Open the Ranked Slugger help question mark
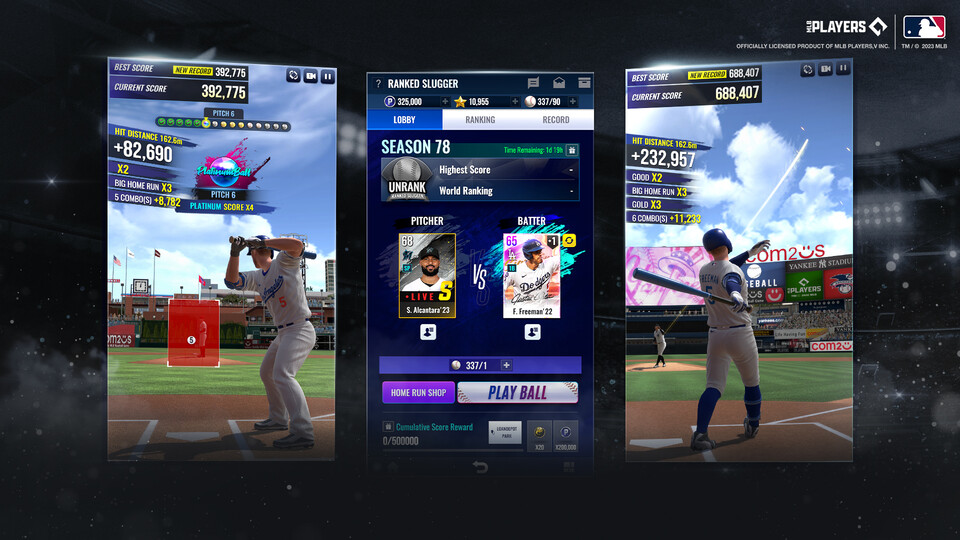Viewport: 960px width, 540px height. pos(378,84)
